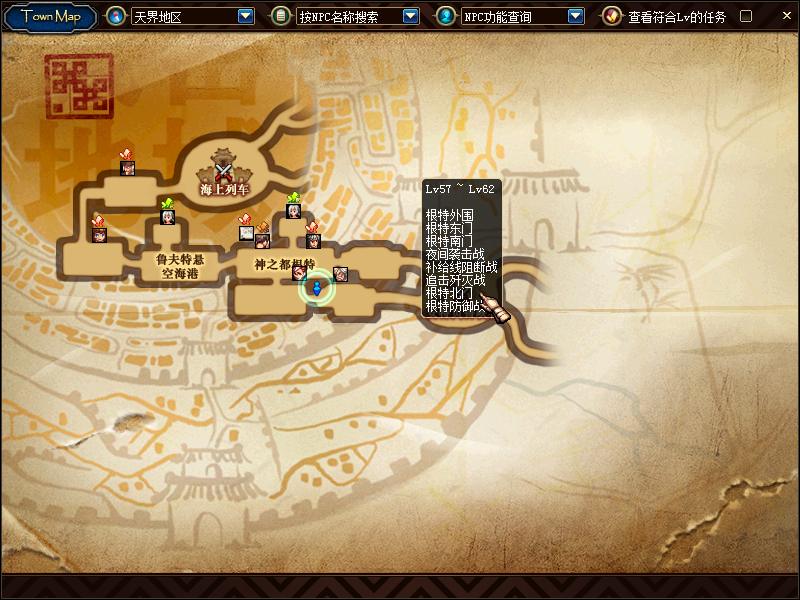Select the NPC portrait right of the player marker
This screenshot has width=800, height=600.
340,274
